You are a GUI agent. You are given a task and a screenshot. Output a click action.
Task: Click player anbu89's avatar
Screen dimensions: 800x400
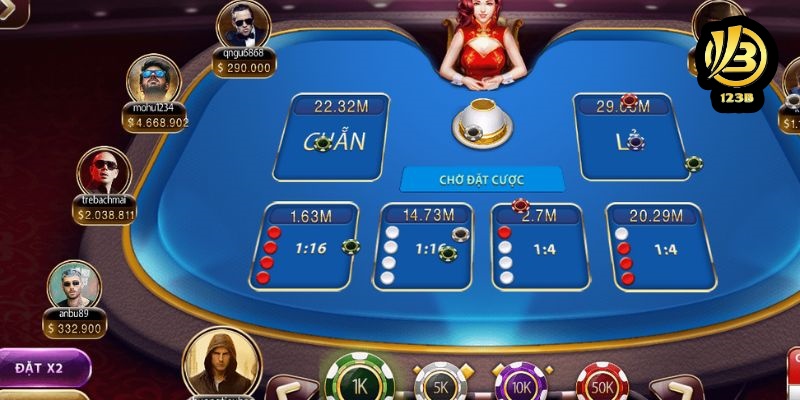point(74,286)
